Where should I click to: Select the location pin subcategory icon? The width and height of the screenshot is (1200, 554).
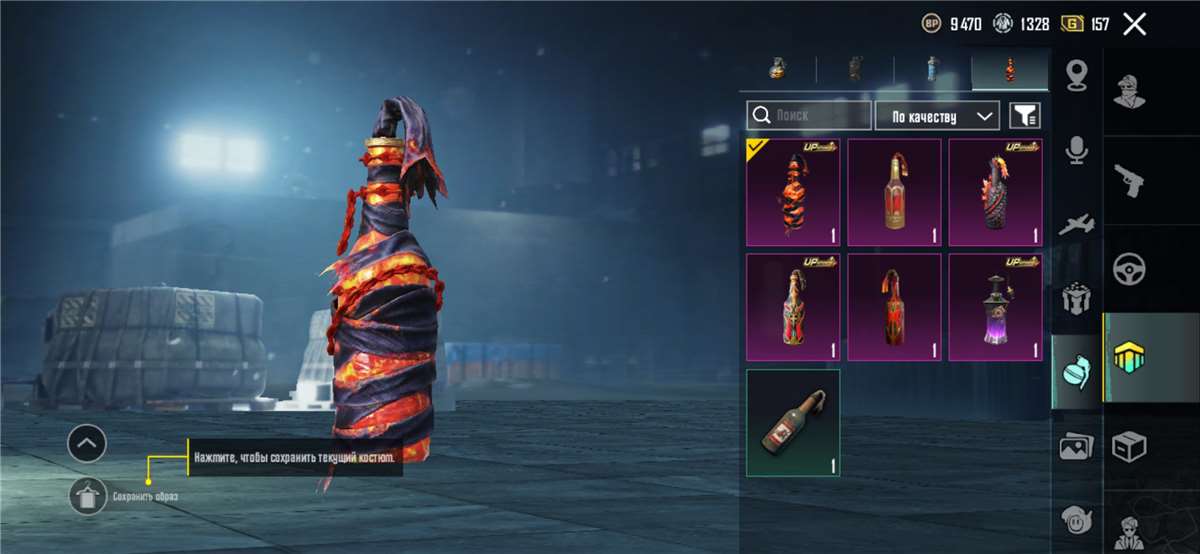click(1076, 75)
